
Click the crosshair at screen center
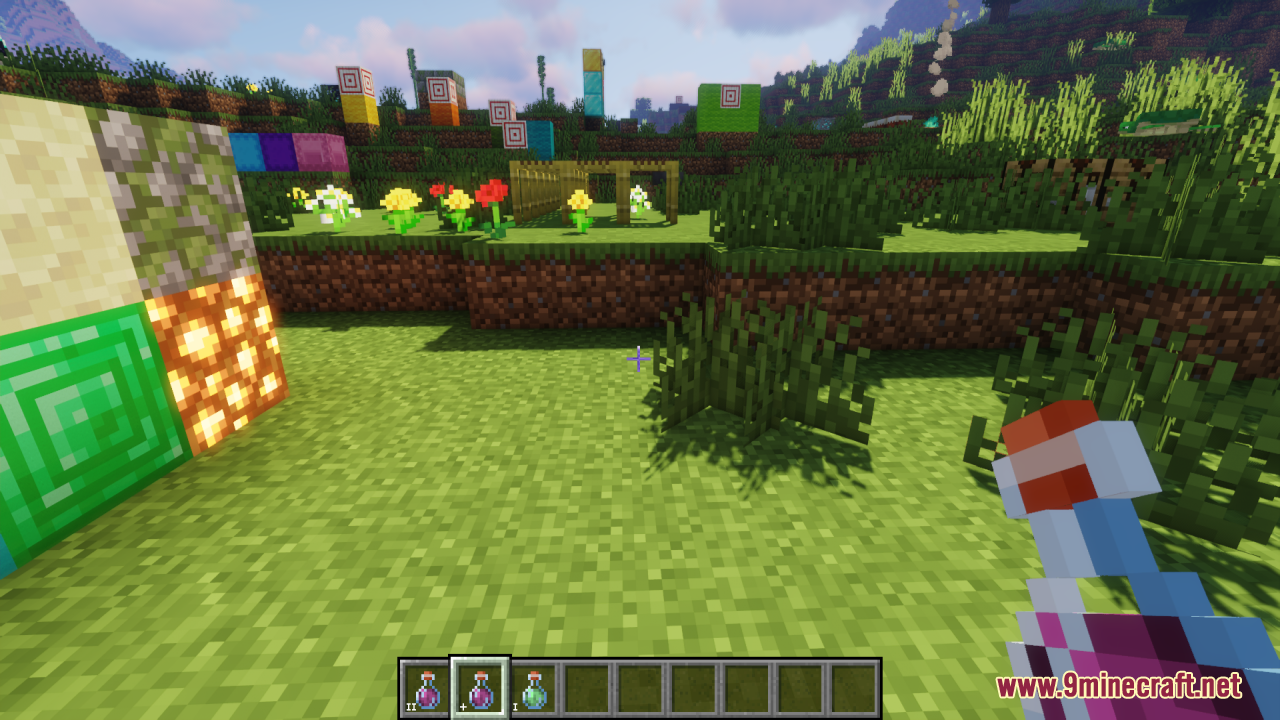638,360
